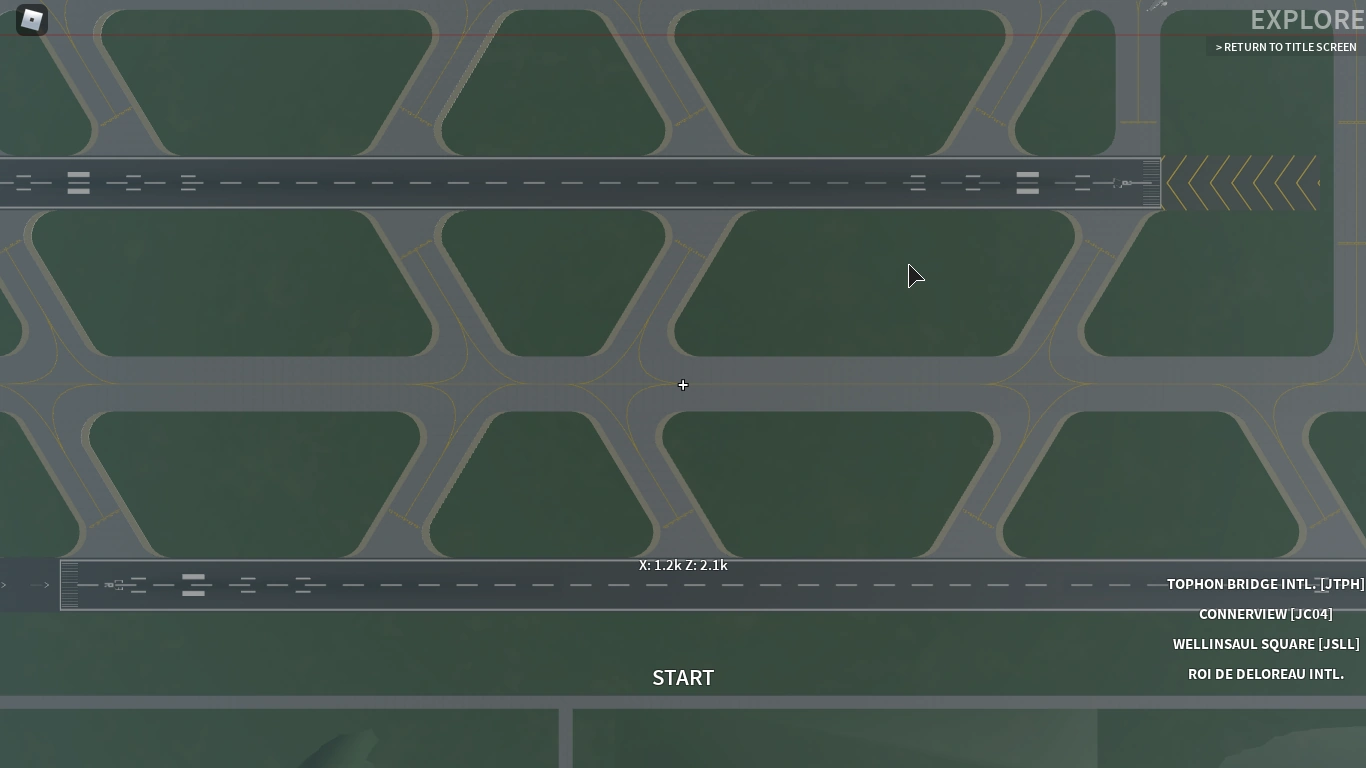Select ROI DE DELOREAU INTL. airport
This screenshot has height=768, width=1366.
tap(1266, 674)
